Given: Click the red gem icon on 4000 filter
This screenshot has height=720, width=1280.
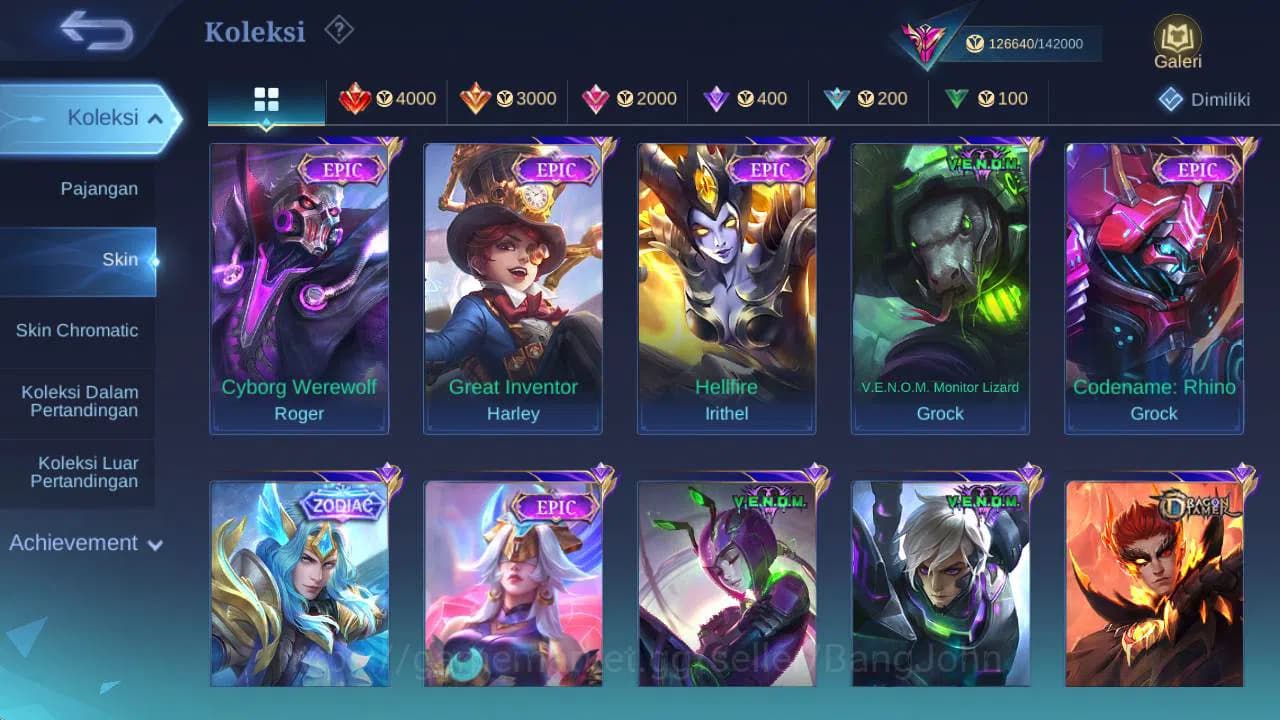Looking at the screenshot, I should pos(354,99).
